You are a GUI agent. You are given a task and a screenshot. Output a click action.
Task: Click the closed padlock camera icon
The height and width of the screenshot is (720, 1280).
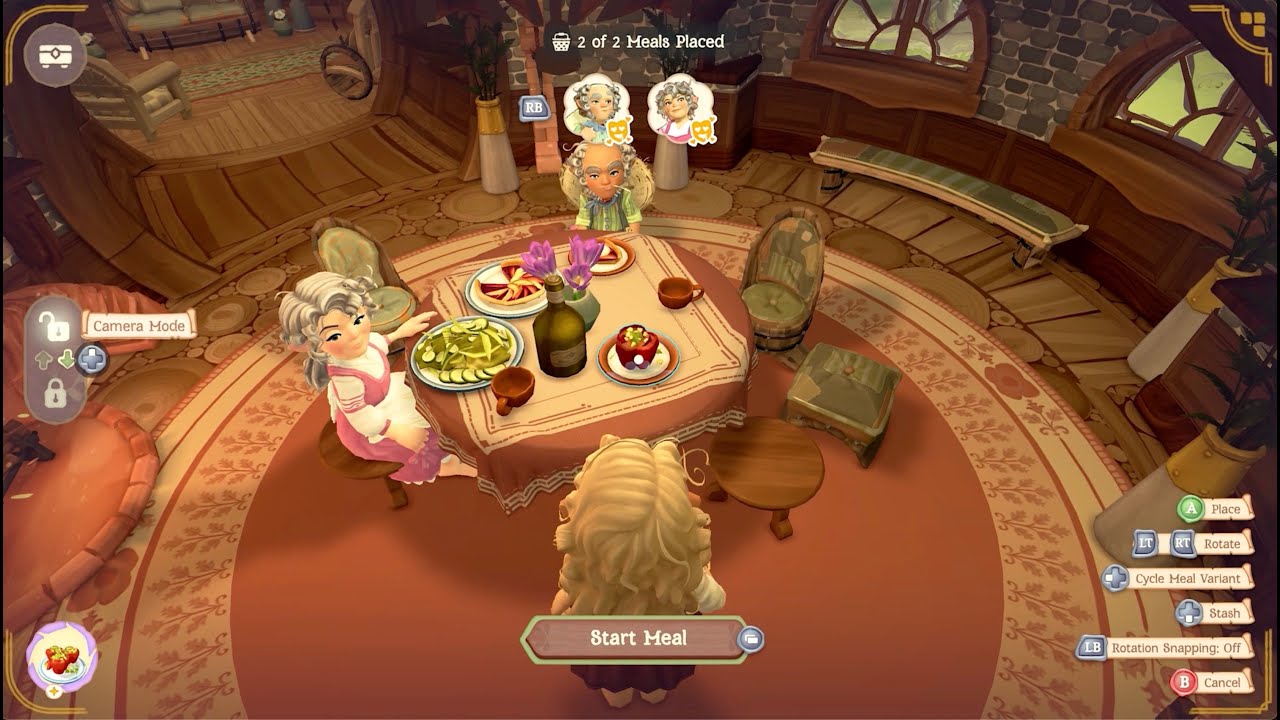coord(55,392)
